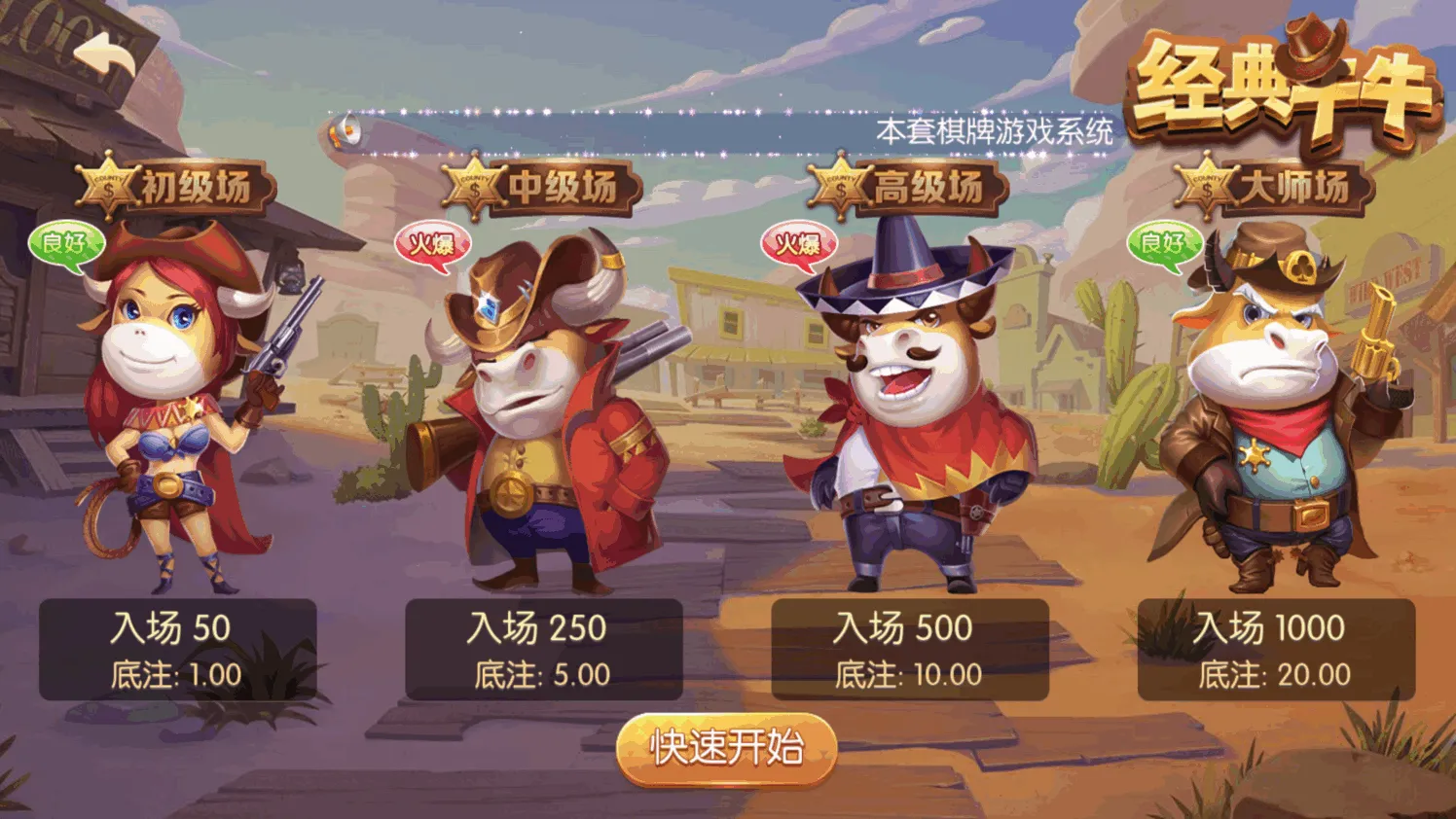Viewport: 1456px width, 819px height.
Task: Enter the 入场 500 stakes panel
Action: tap(909, 649)
